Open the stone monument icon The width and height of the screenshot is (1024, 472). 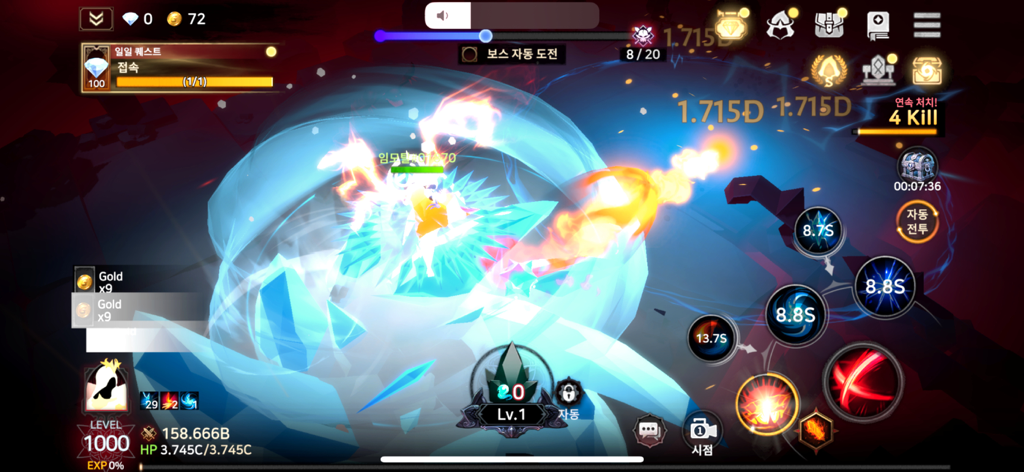[x=878, y=70]
